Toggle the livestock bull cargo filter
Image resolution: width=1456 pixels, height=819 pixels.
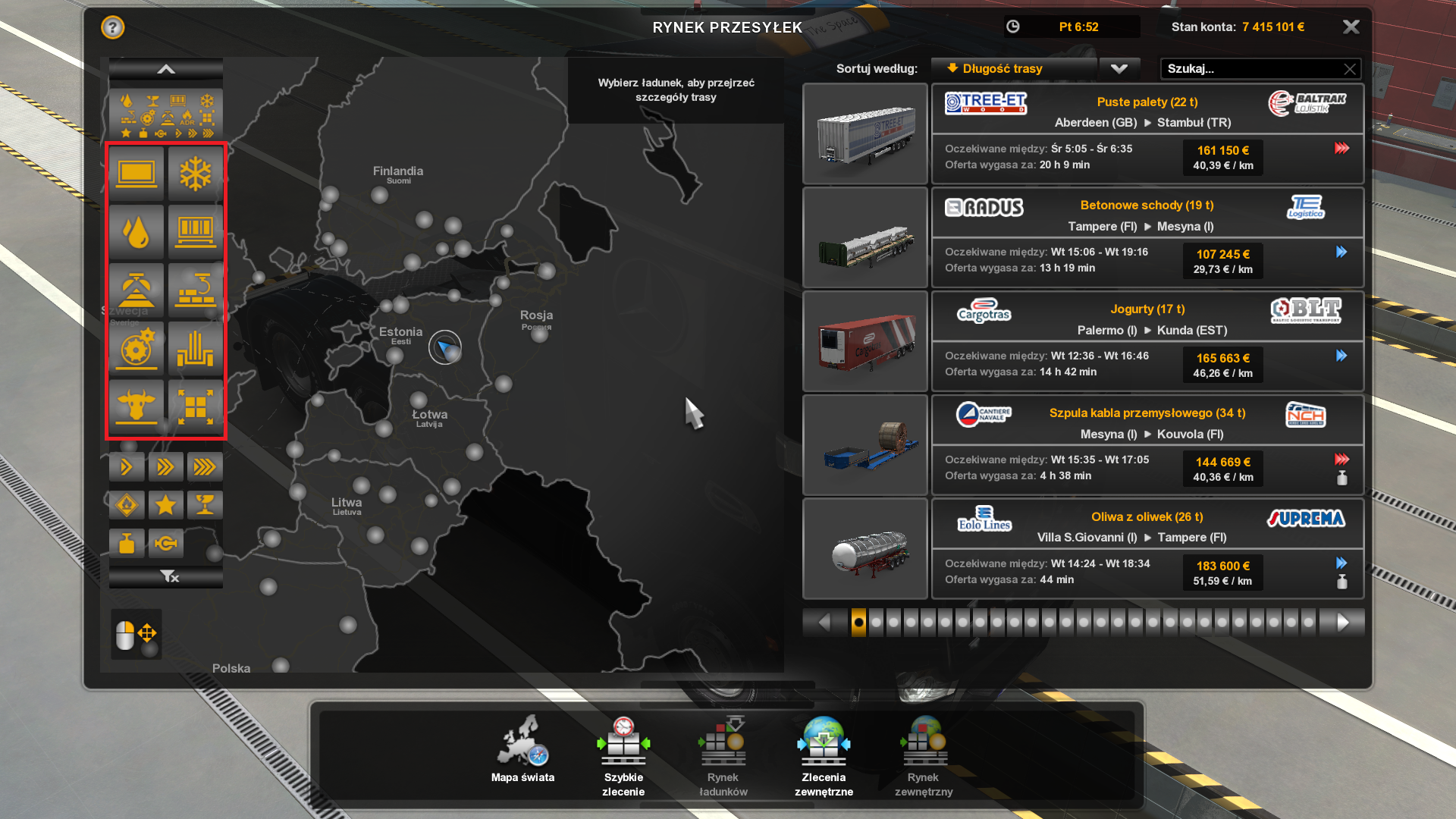click(x=136, y=406)
